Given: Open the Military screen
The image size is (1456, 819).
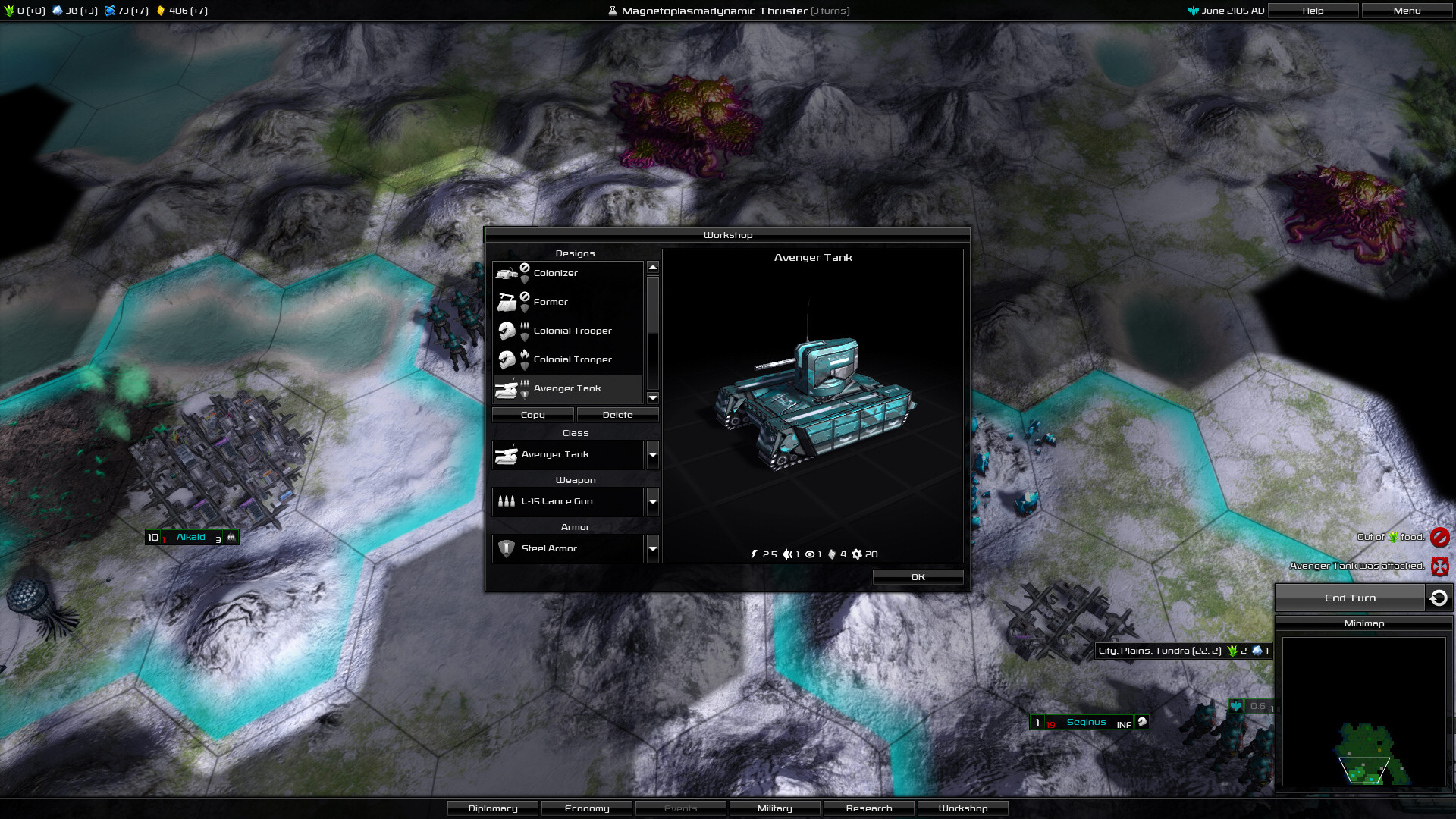Looking at the screenshot, I should [x=774, y=808].
